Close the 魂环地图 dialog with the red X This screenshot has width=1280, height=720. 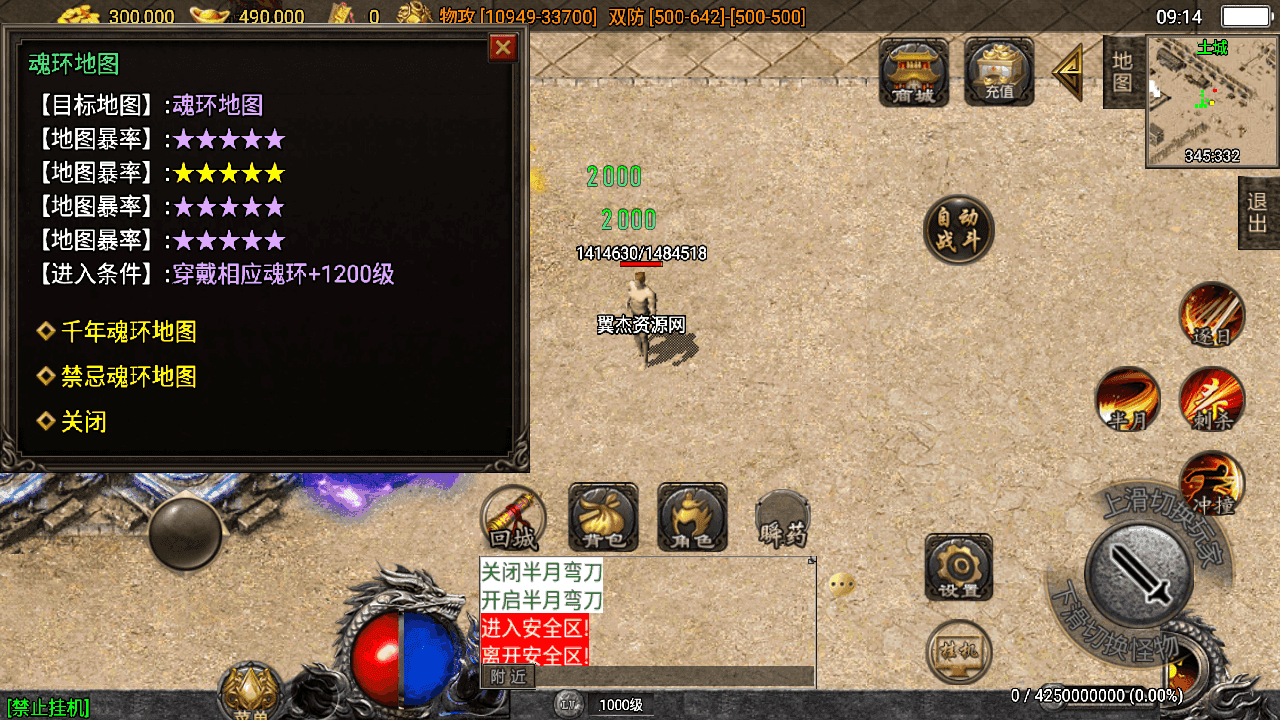[503, 48]
